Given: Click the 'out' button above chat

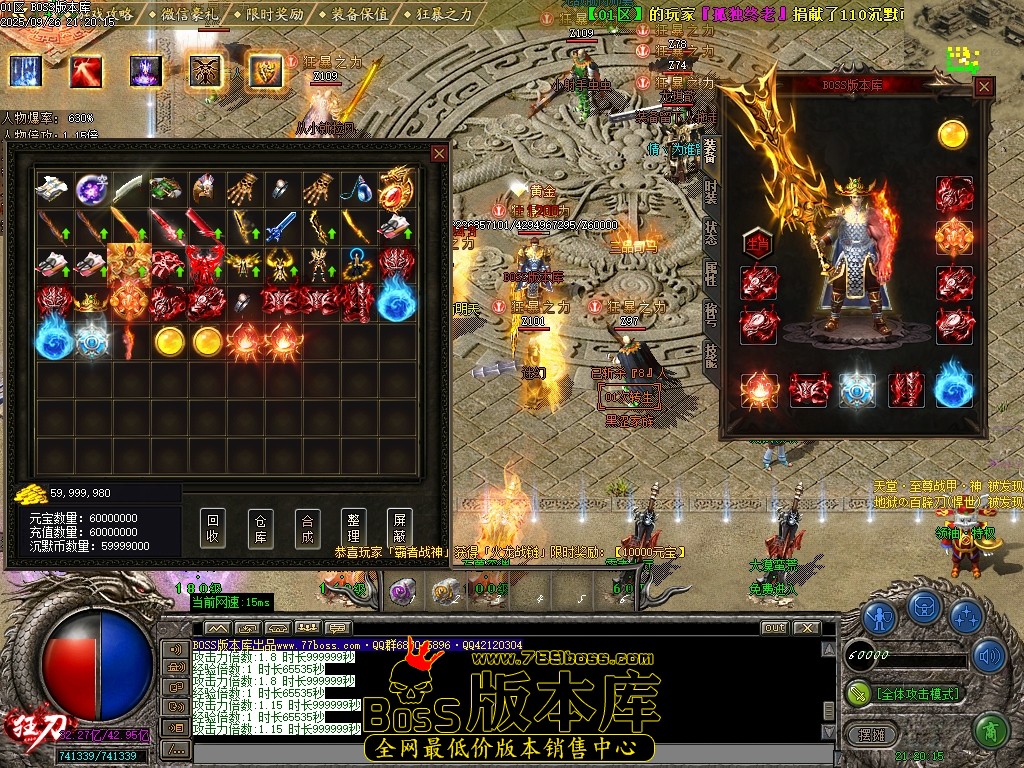Looking at the screenshot, I should 774,628.
